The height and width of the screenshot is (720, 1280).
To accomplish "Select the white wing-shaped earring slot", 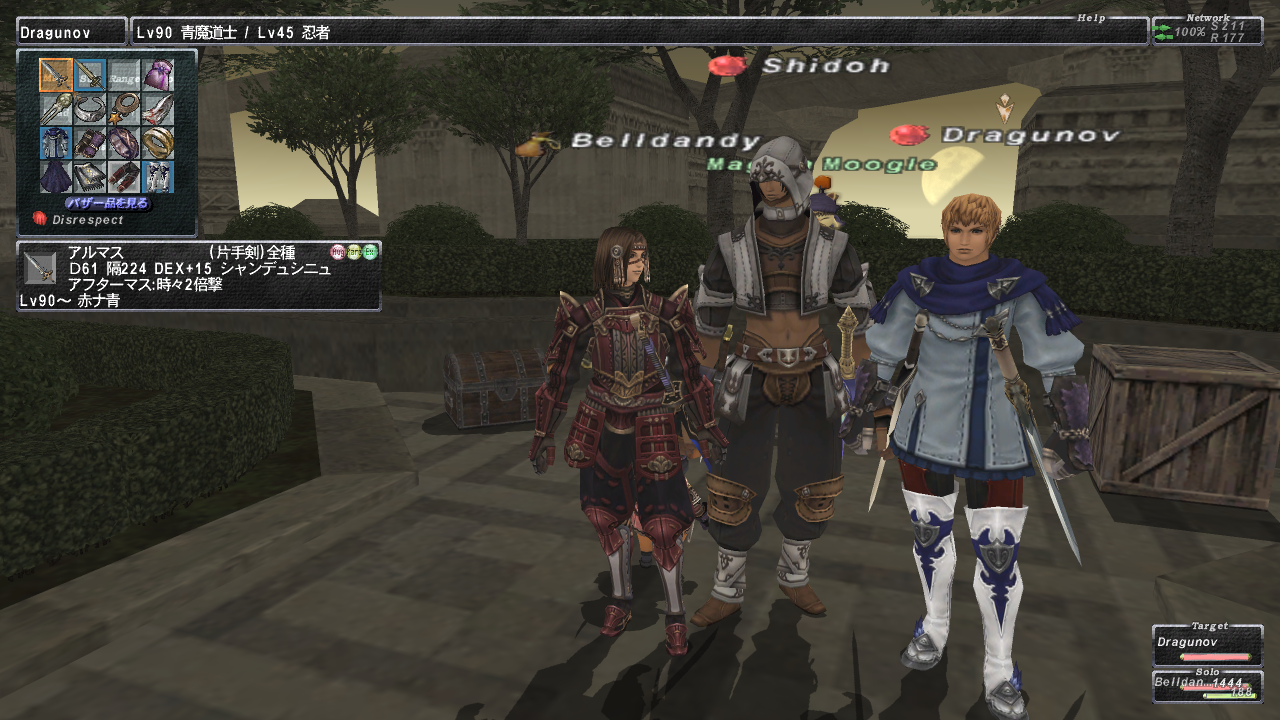I will [158, 109].
